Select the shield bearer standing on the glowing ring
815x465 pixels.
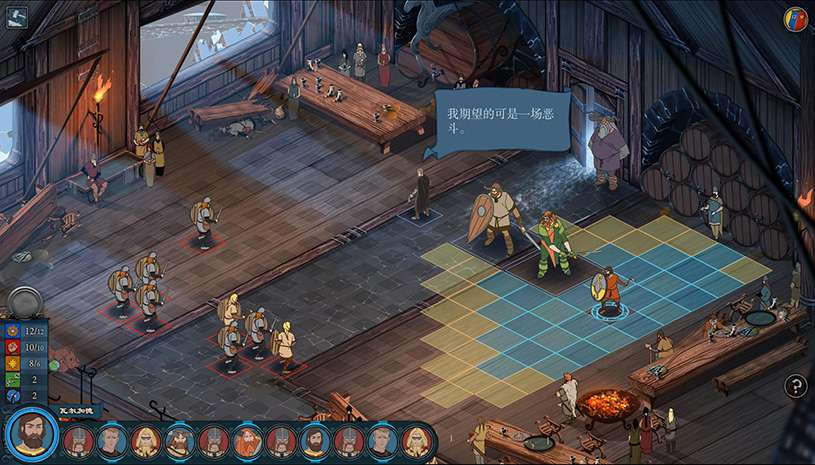(x=606, y=291)
